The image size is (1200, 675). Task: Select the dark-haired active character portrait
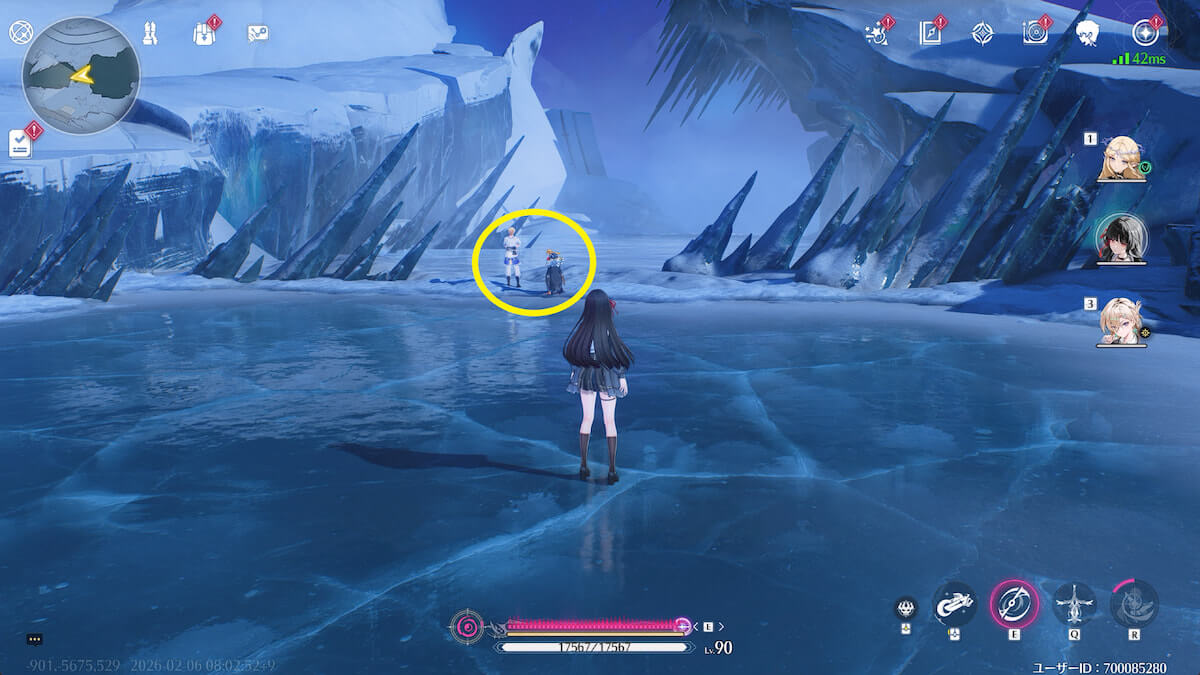[x=1121, y=239]
